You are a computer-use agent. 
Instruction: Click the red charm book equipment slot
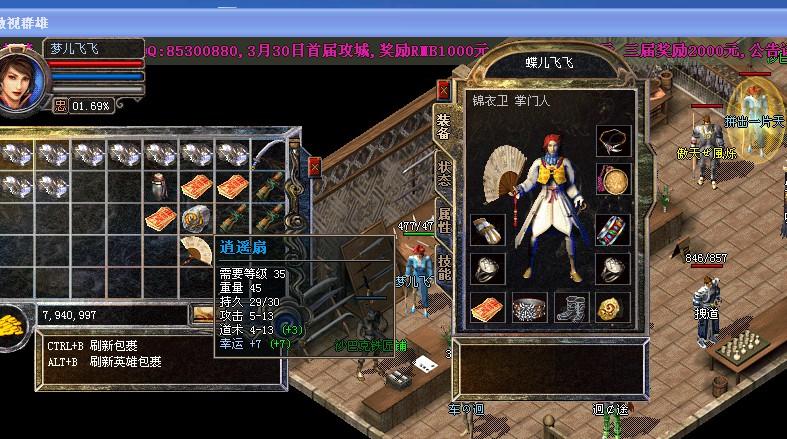(487, 308)
